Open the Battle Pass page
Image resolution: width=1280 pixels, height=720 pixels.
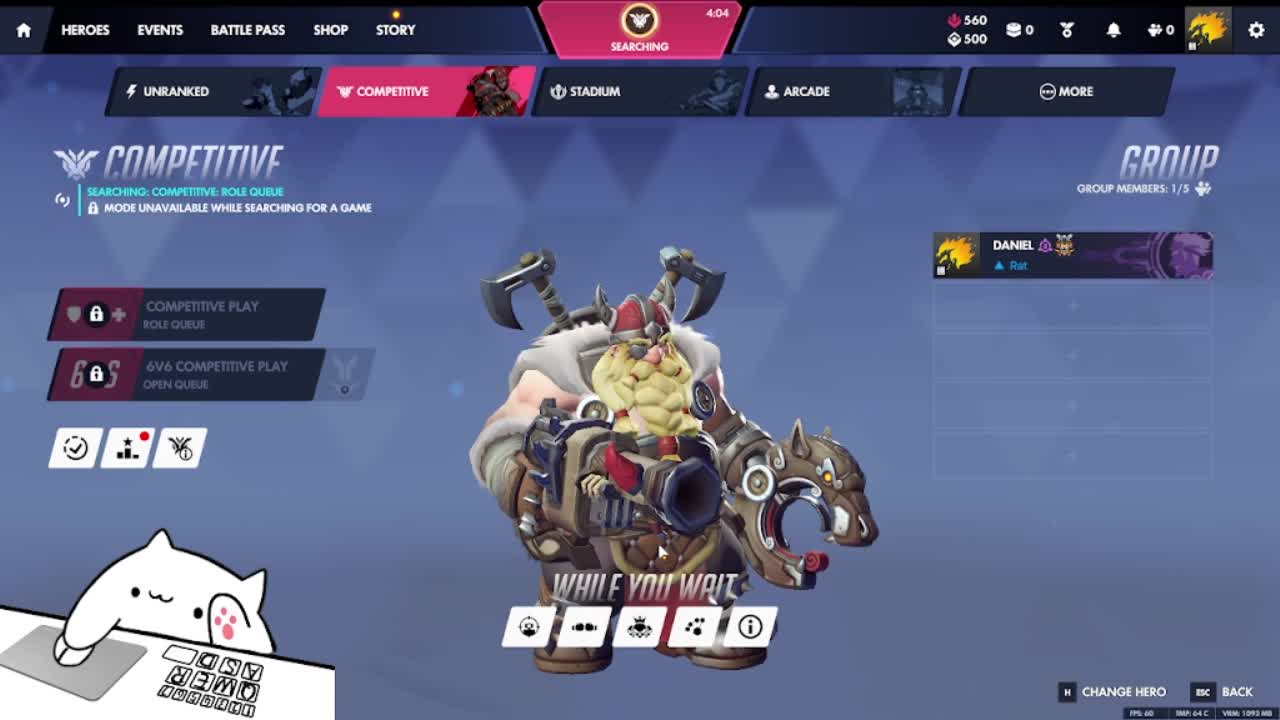click(x=247, y=30)
